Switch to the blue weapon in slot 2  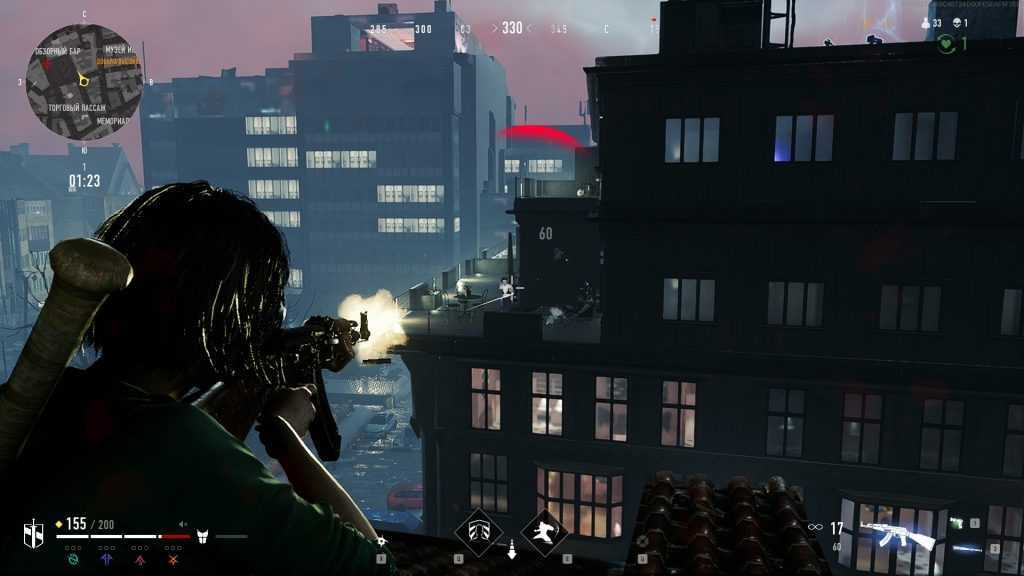coord(968,547)
